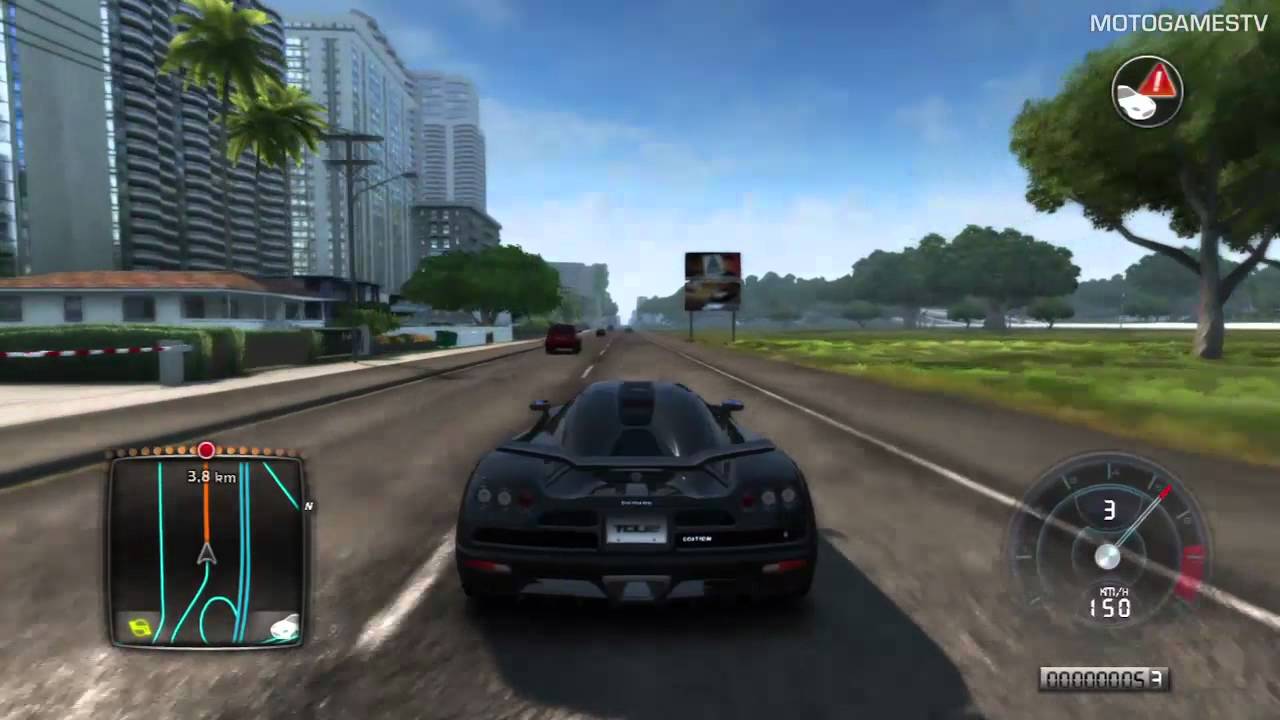Select the red destination marker above the minimap
Image resolution: width=1280 pixels, height=720 pixels.
(x=205, y=451)
